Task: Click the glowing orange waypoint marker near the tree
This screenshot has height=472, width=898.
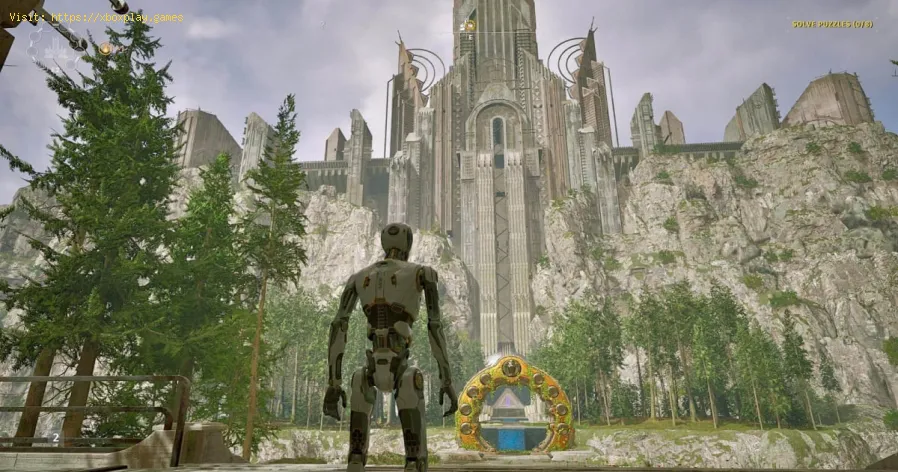Action: coord(105,48)
